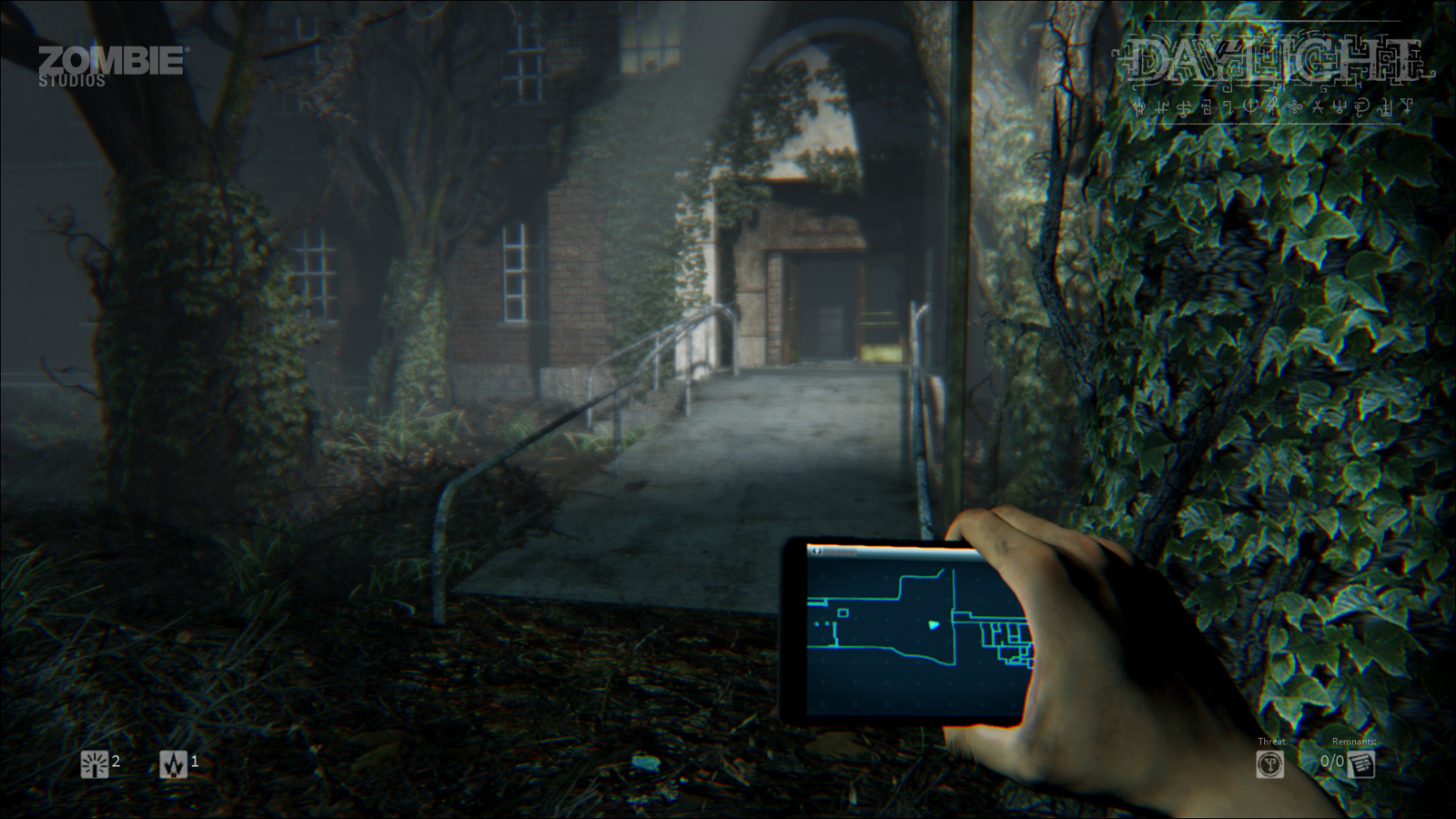
Task: Open the Remnants collectible icon
Action: 1362,764
